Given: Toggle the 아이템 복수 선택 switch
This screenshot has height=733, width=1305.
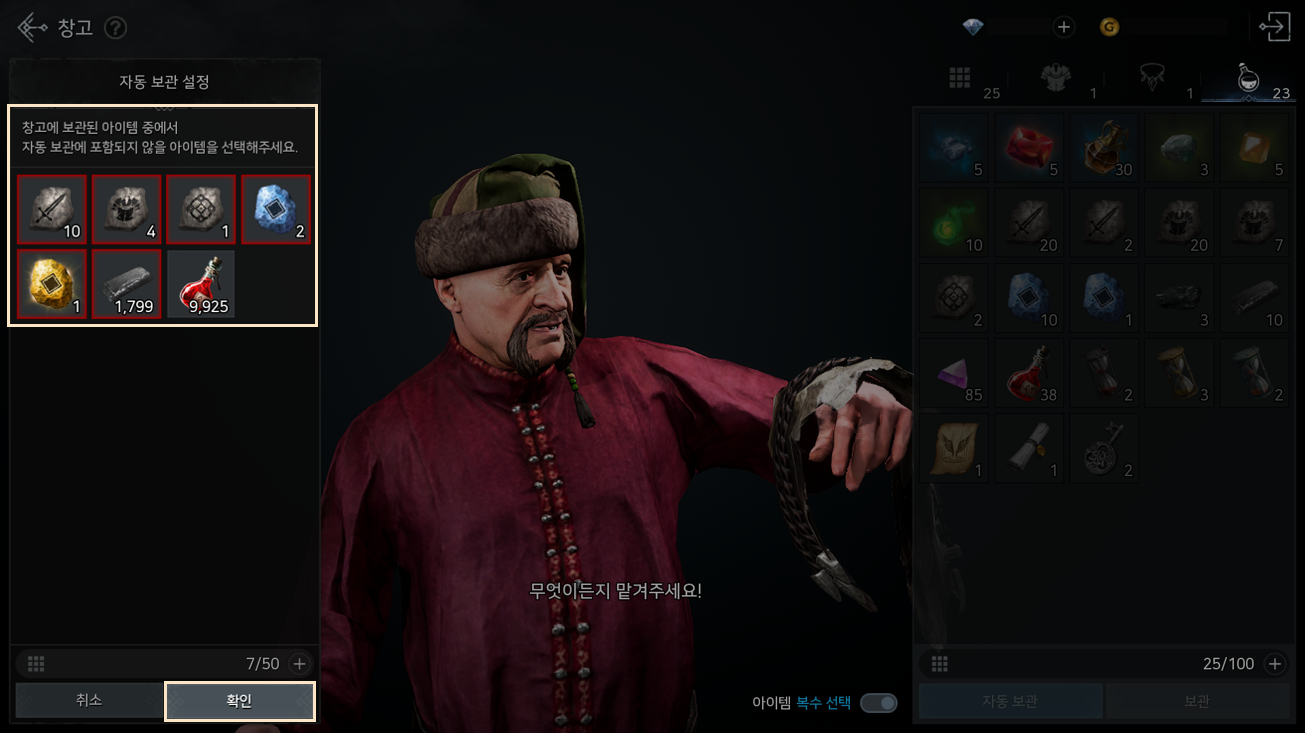Looking at the screenshot, I should click(878, 703).
